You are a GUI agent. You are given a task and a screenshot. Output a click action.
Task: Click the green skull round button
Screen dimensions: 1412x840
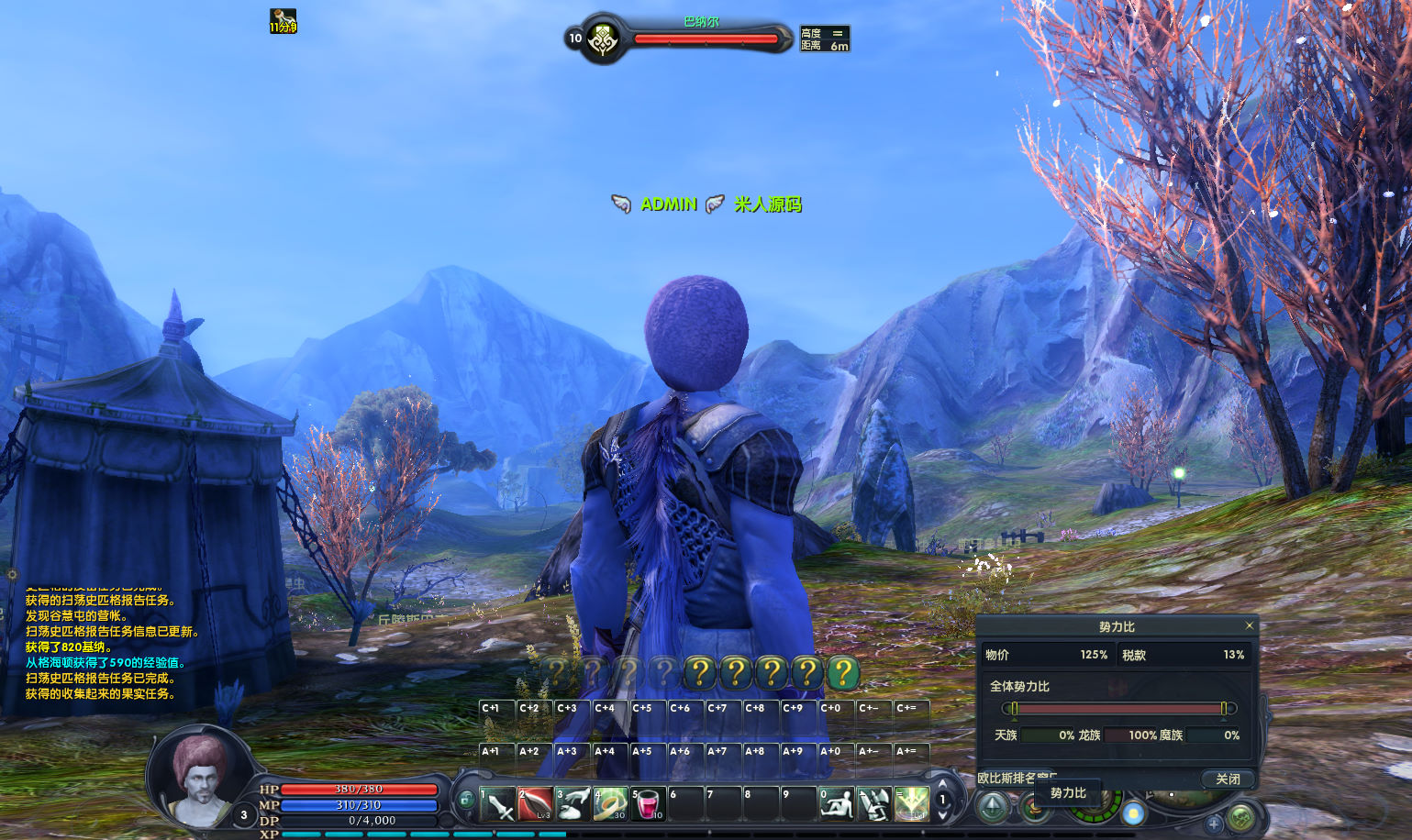[1241, 815]
